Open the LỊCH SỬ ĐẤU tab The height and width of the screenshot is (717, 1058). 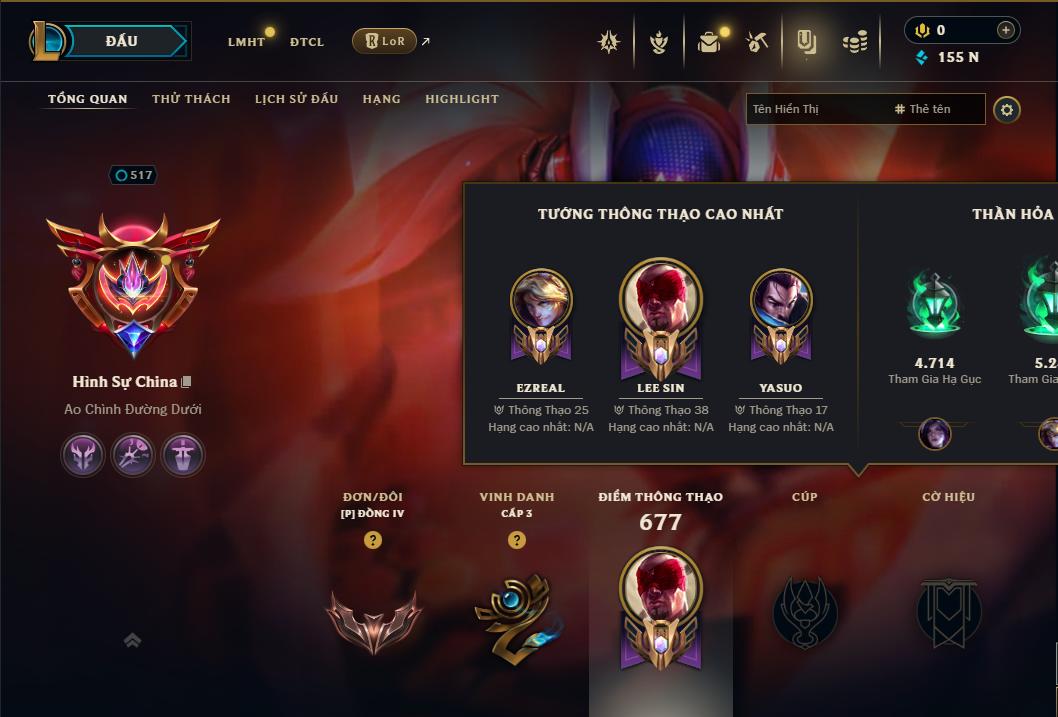click(296, 99)
